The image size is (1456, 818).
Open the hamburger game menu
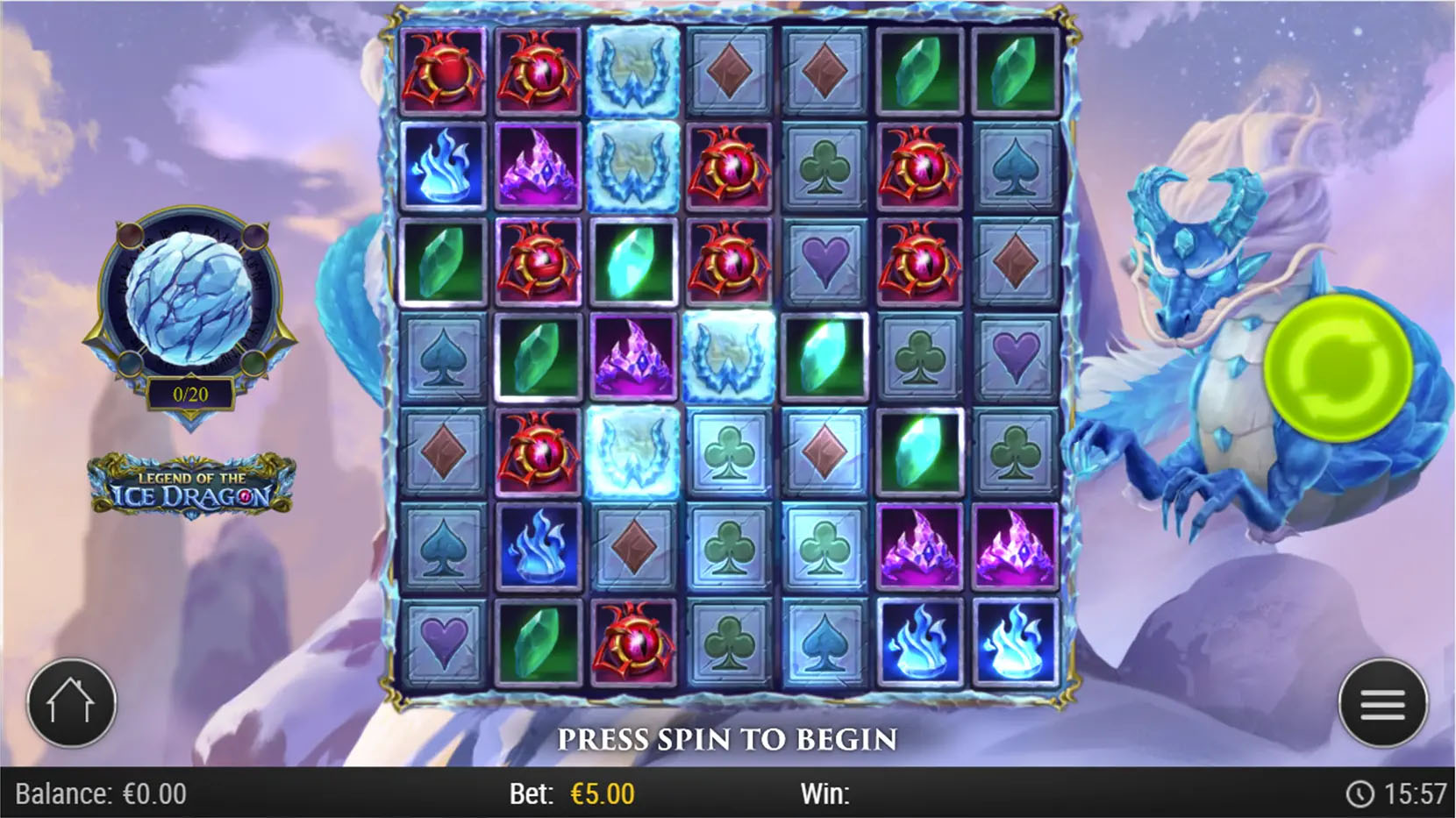click(1383, 703)
